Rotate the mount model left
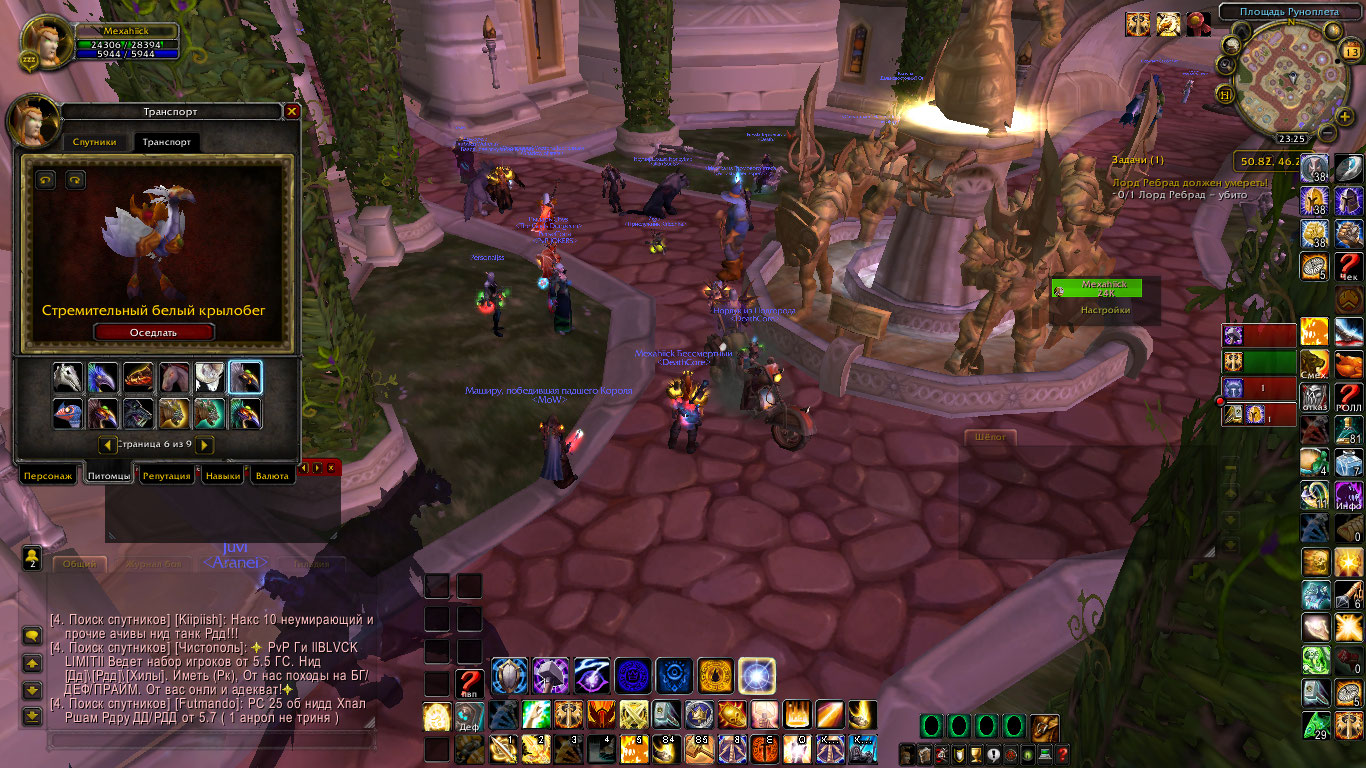 46,180
